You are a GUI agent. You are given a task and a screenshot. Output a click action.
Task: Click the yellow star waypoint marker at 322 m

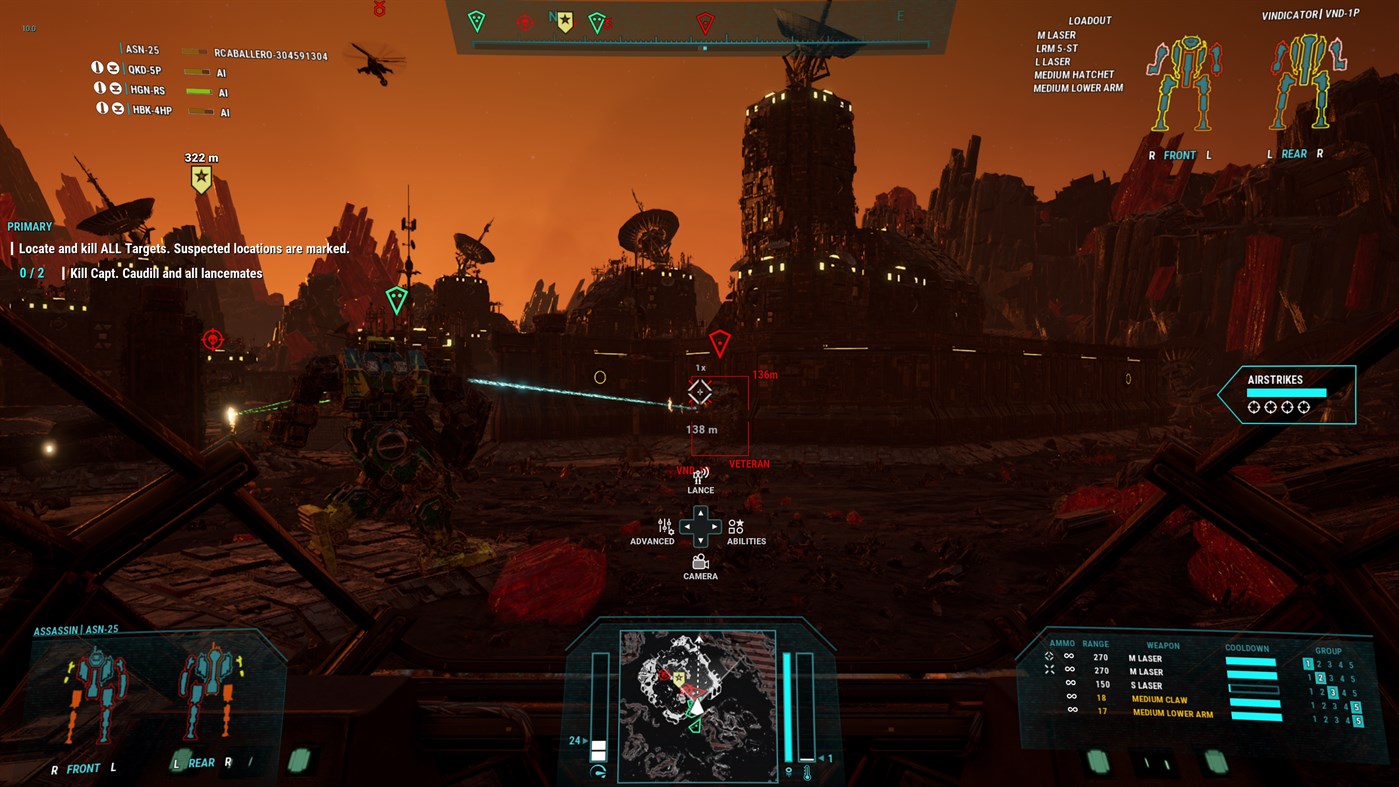click(199, 178)
